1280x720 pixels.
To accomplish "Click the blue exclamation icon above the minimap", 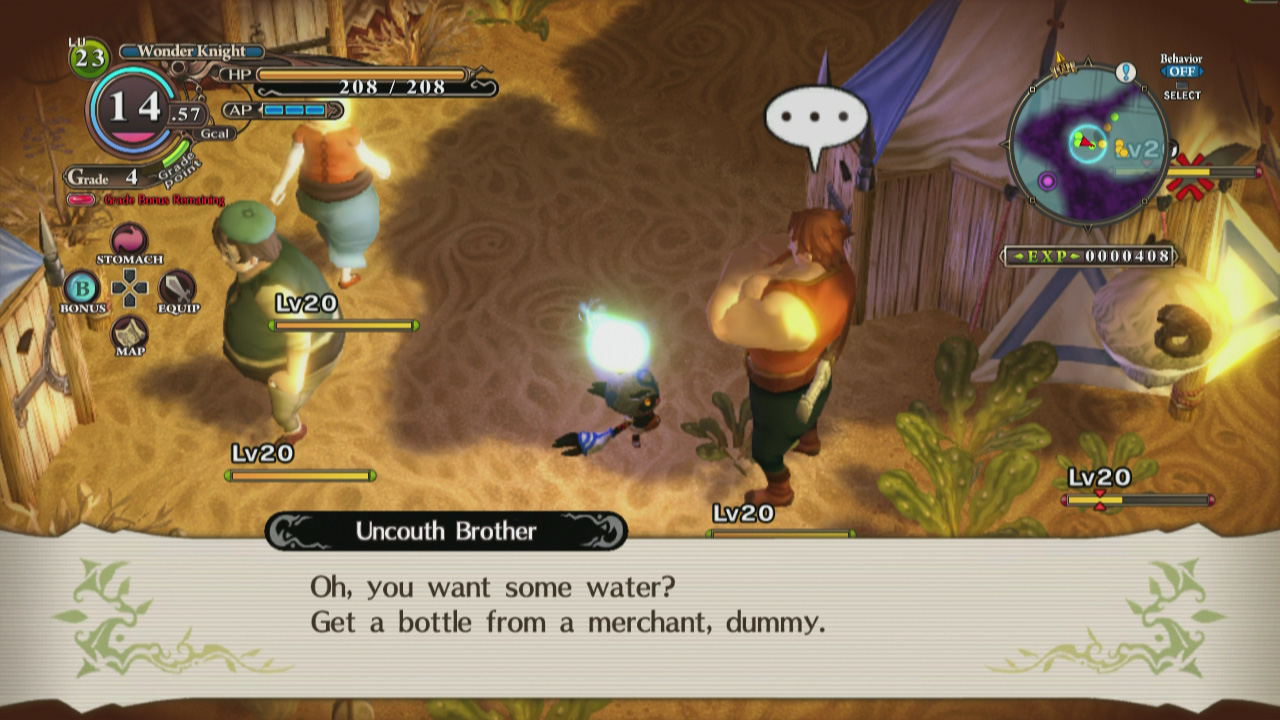I will pyautogui.click(x=1126, y=72).
